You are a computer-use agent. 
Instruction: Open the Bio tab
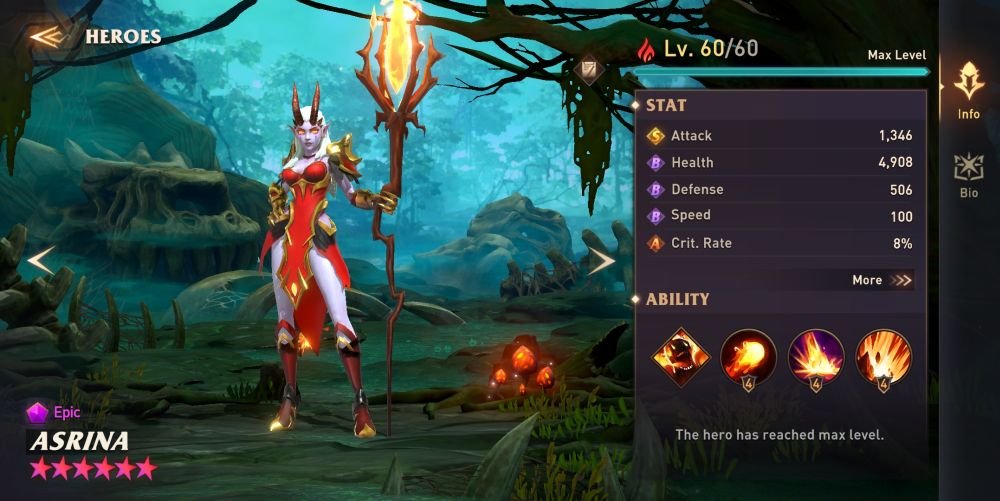click(x=968, y=174)
